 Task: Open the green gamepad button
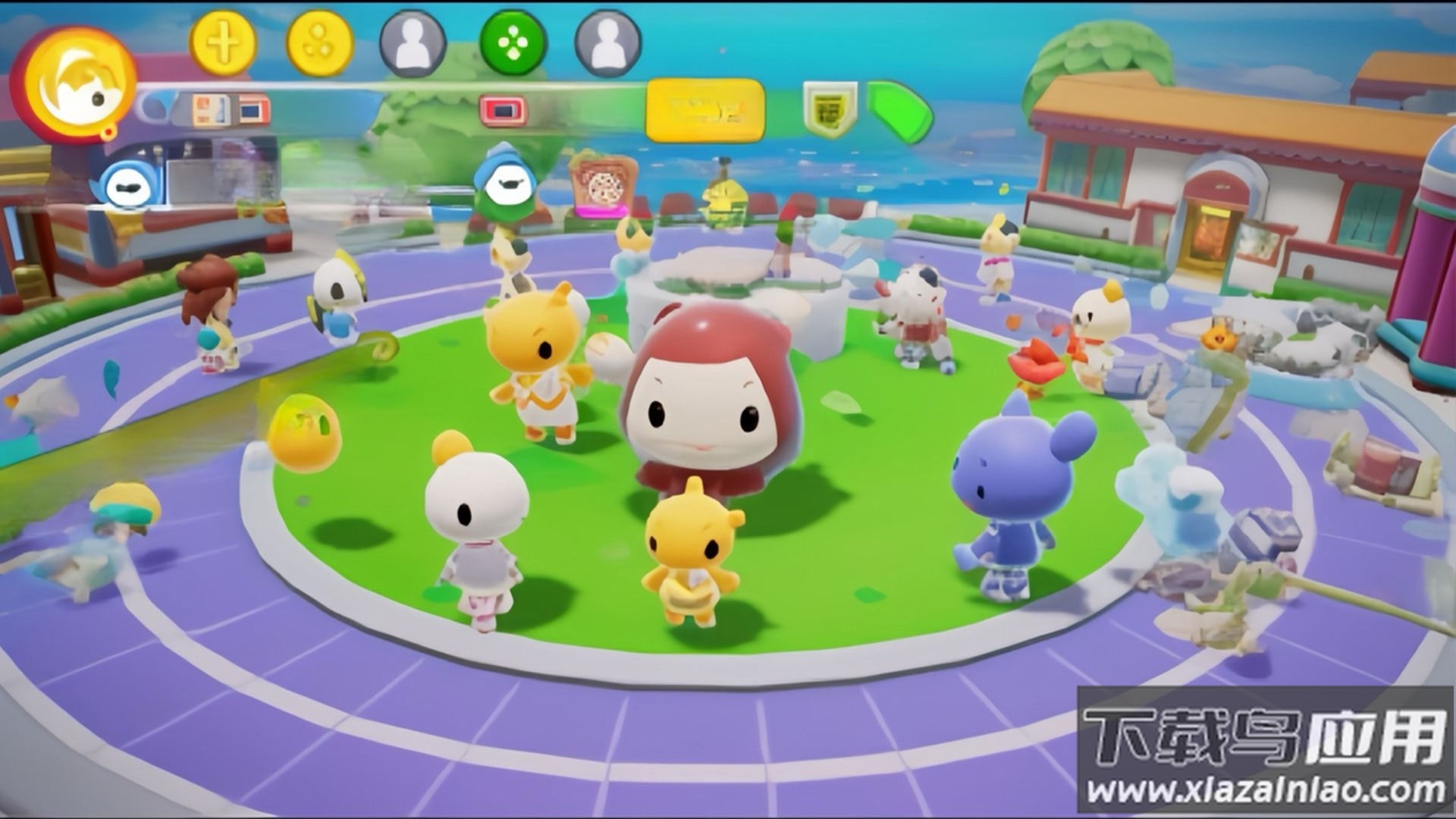513,43
